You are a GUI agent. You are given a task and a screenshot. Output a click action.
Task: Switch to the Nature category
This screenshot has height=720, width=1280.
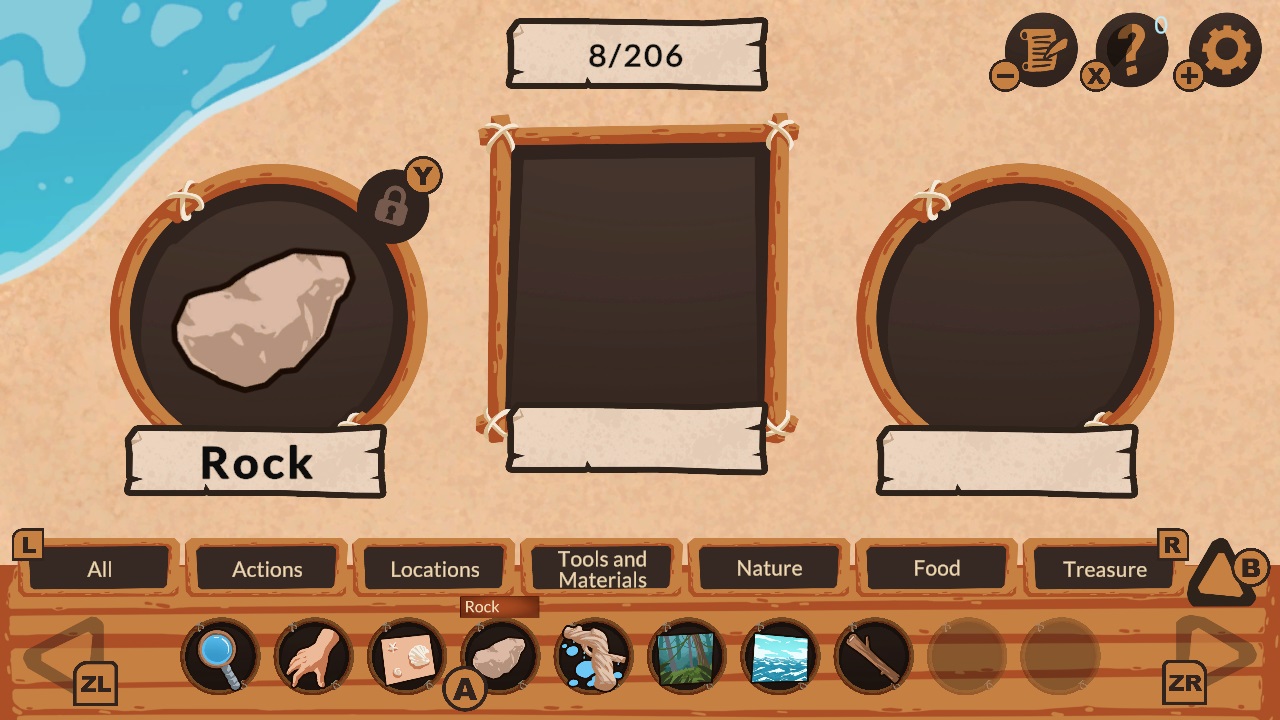(770, 569)
